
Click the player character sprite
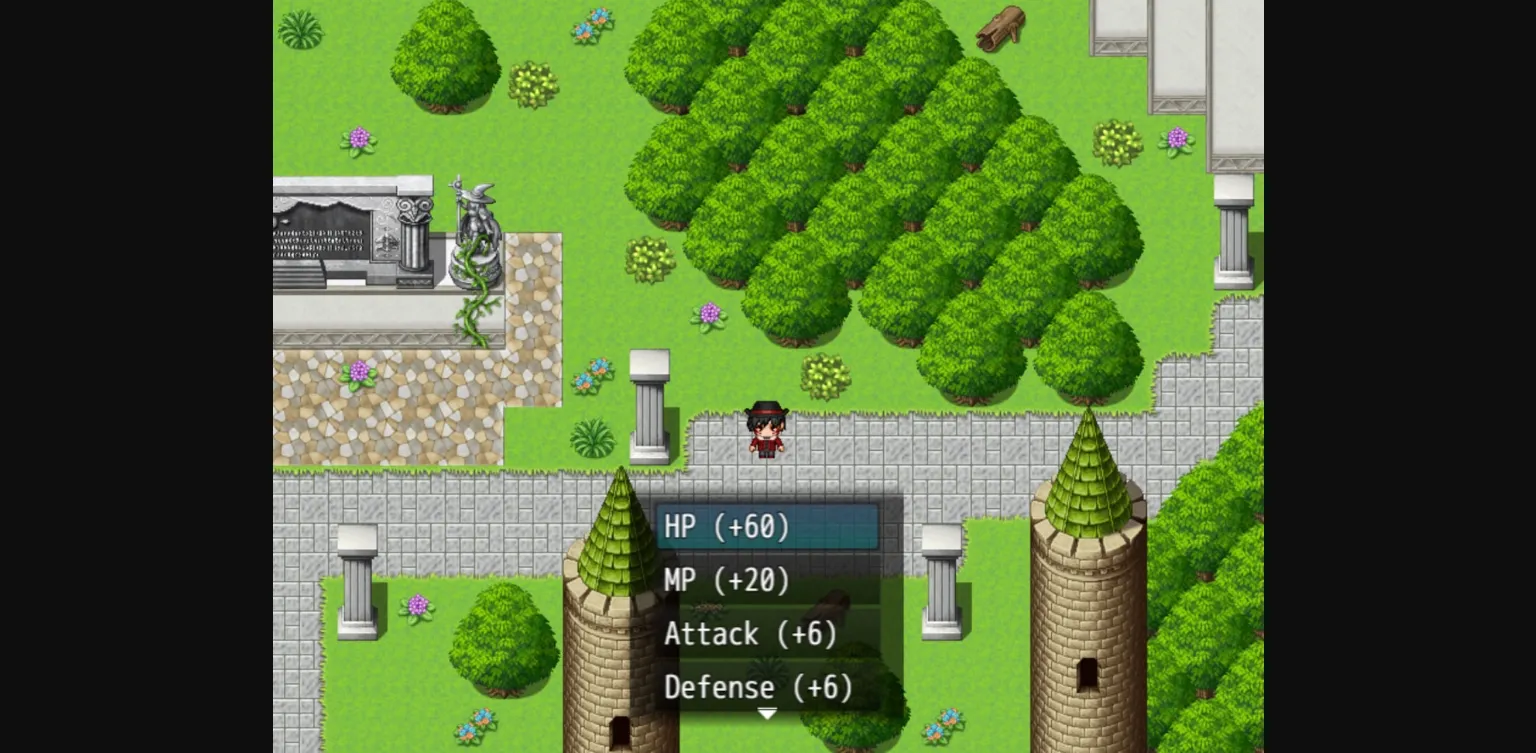(765, 430)
